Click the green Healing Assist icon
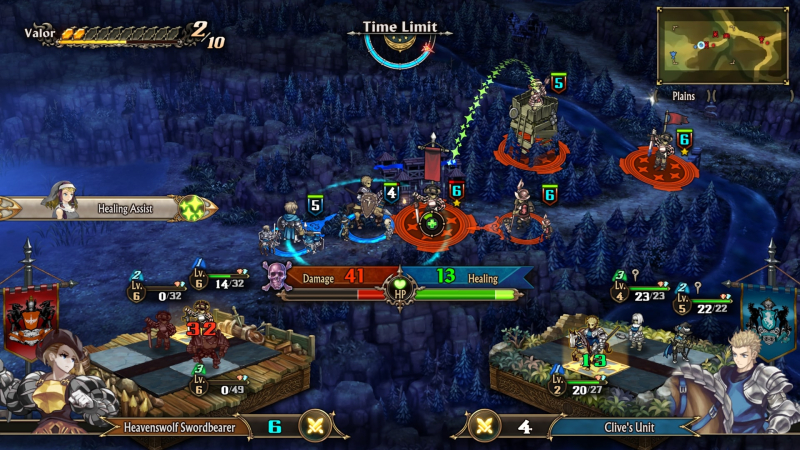The image size is (800, 450). coord(192,209)
